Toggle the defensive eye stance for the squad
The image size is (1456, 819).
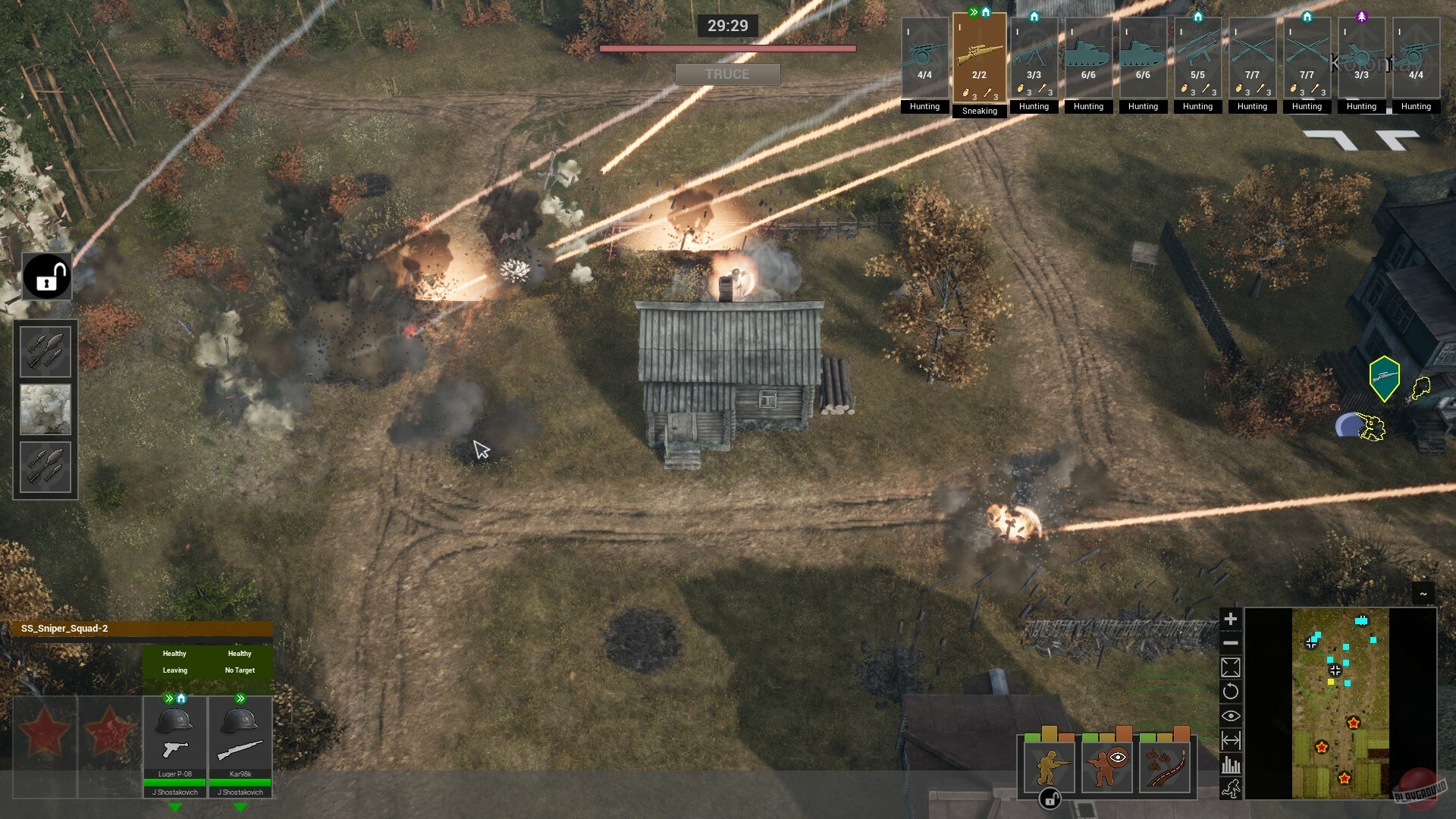pos(1106,766)
